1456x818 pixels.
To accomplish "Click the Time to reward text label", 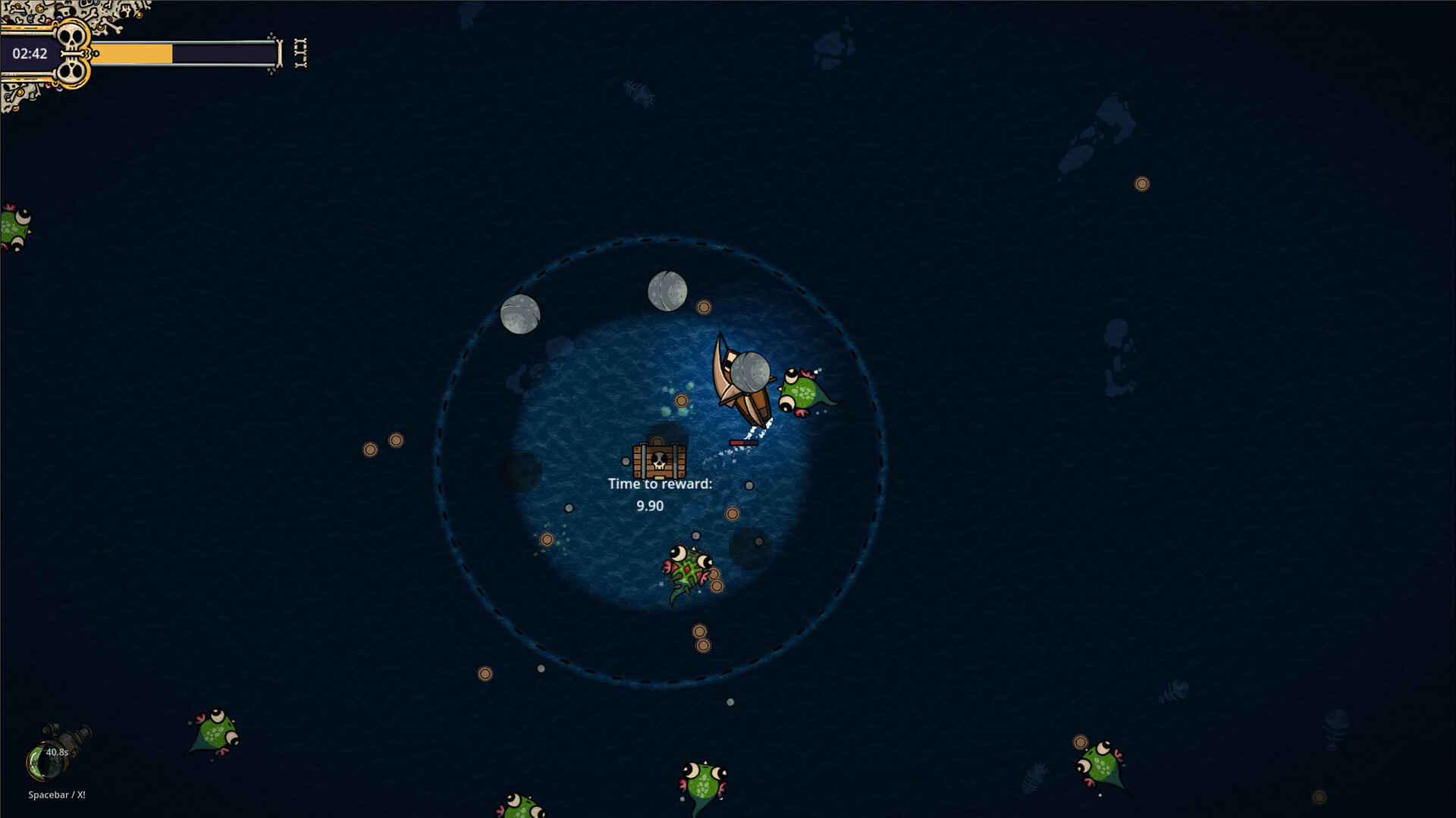I will (x=659, y=483).
